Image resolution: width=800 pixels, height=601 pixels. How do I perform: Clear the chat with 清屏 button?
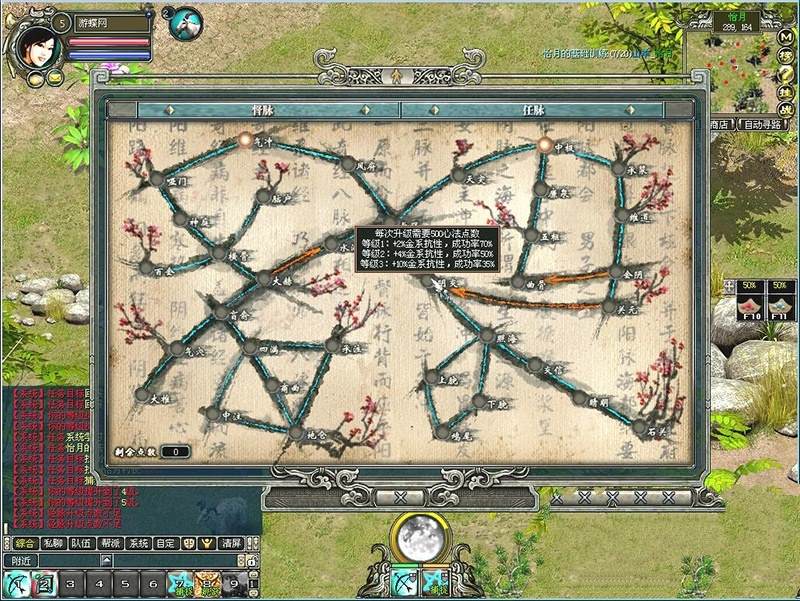231,543
